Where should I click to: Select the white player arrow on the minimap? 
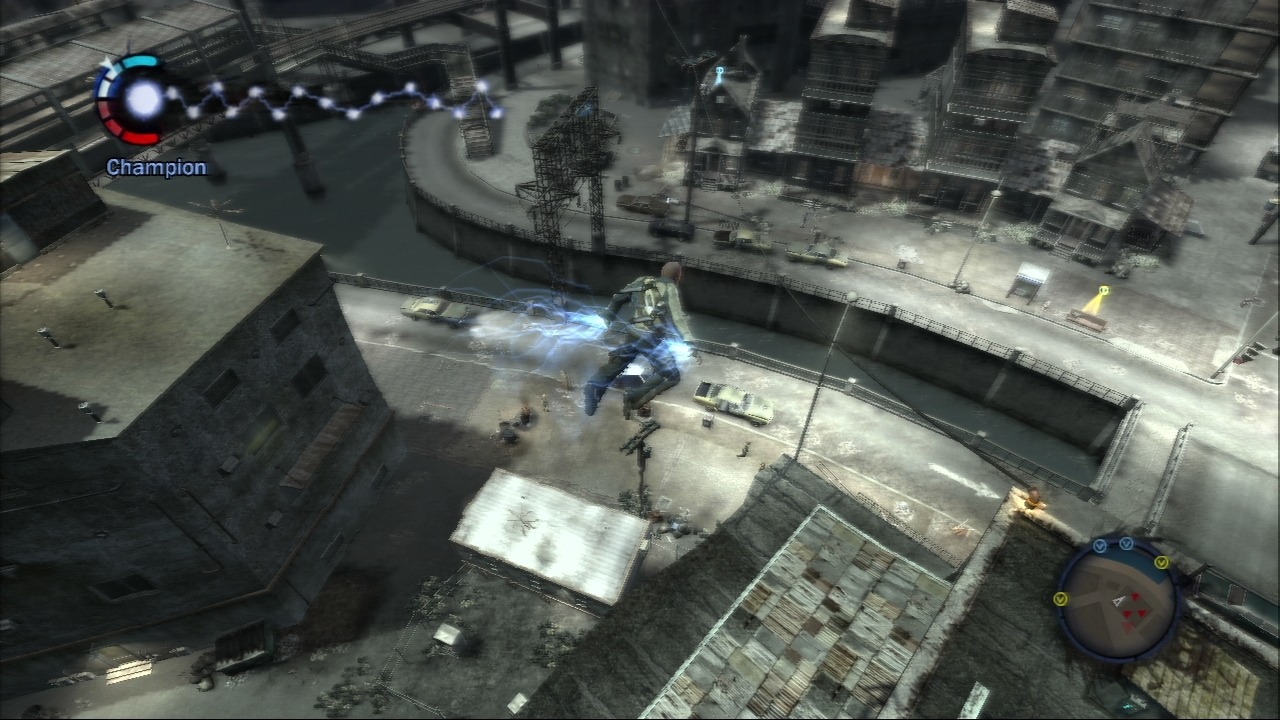pyautogui.click(x=1119, y=601)
